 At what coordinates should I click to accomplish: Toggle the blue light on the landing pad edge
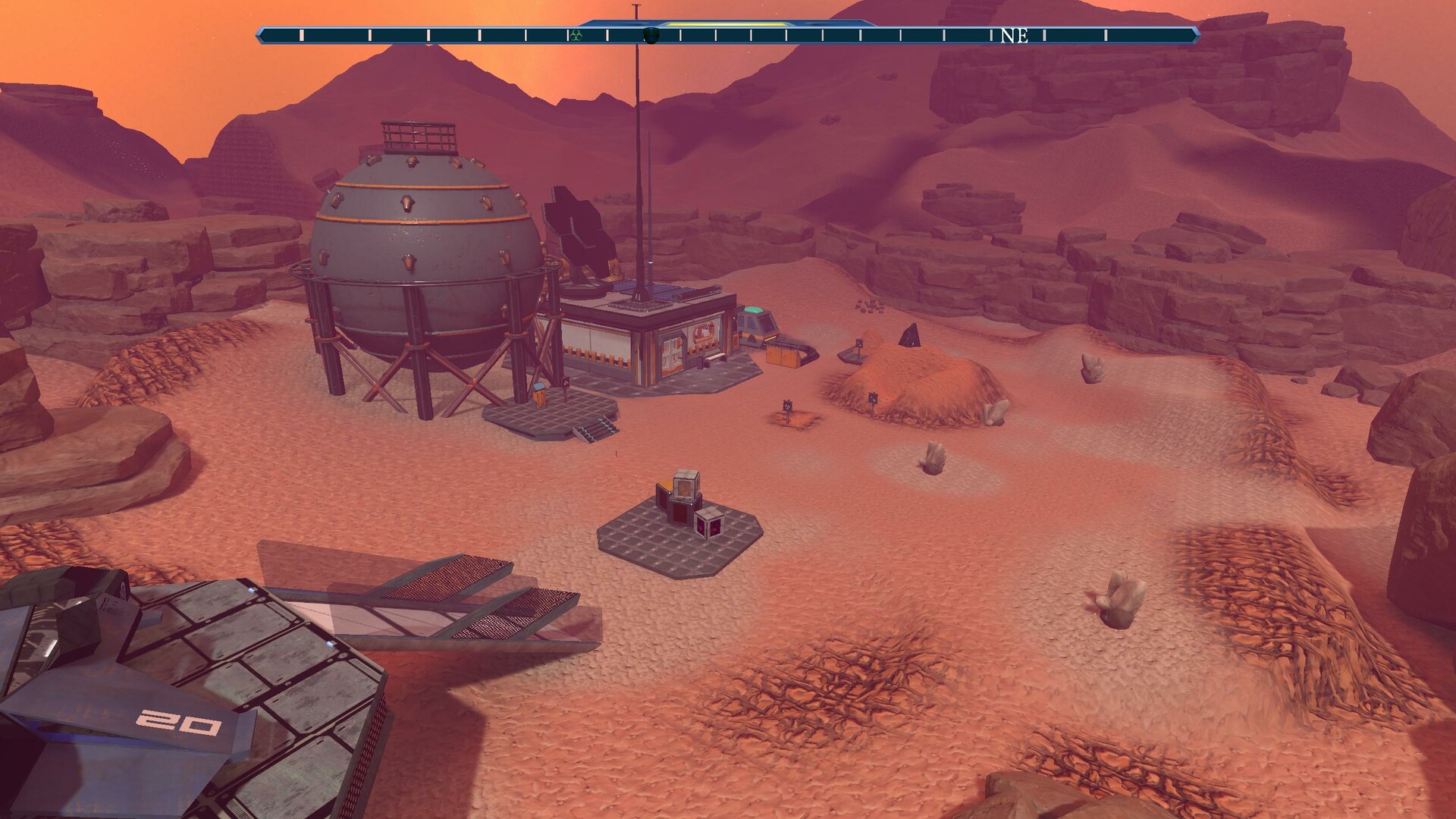253,589
